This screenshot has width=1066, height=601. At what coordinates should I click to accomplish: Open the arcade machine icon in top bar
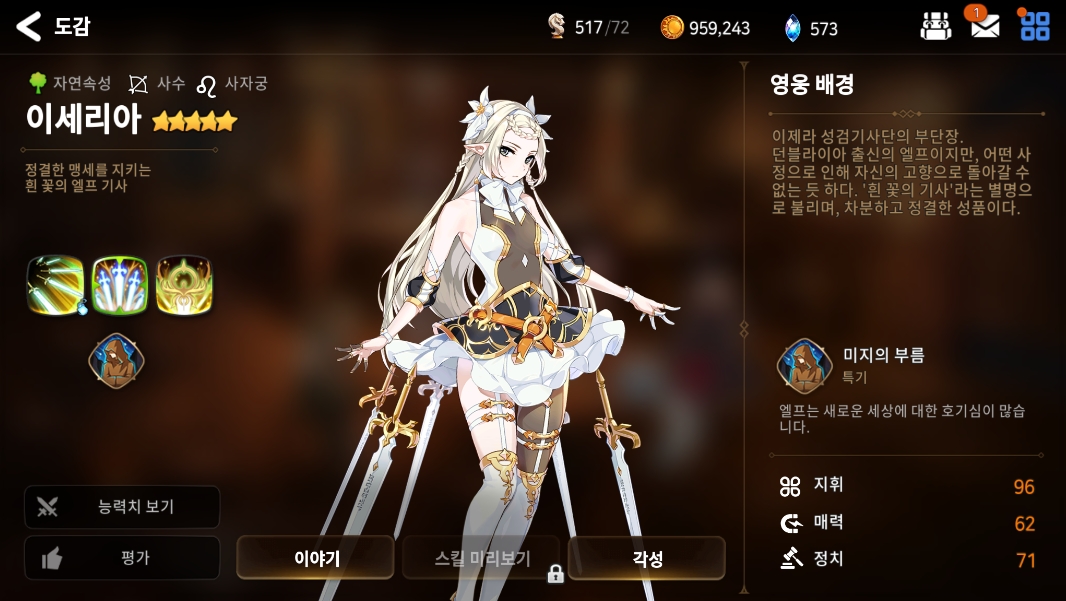click(935, 26)
